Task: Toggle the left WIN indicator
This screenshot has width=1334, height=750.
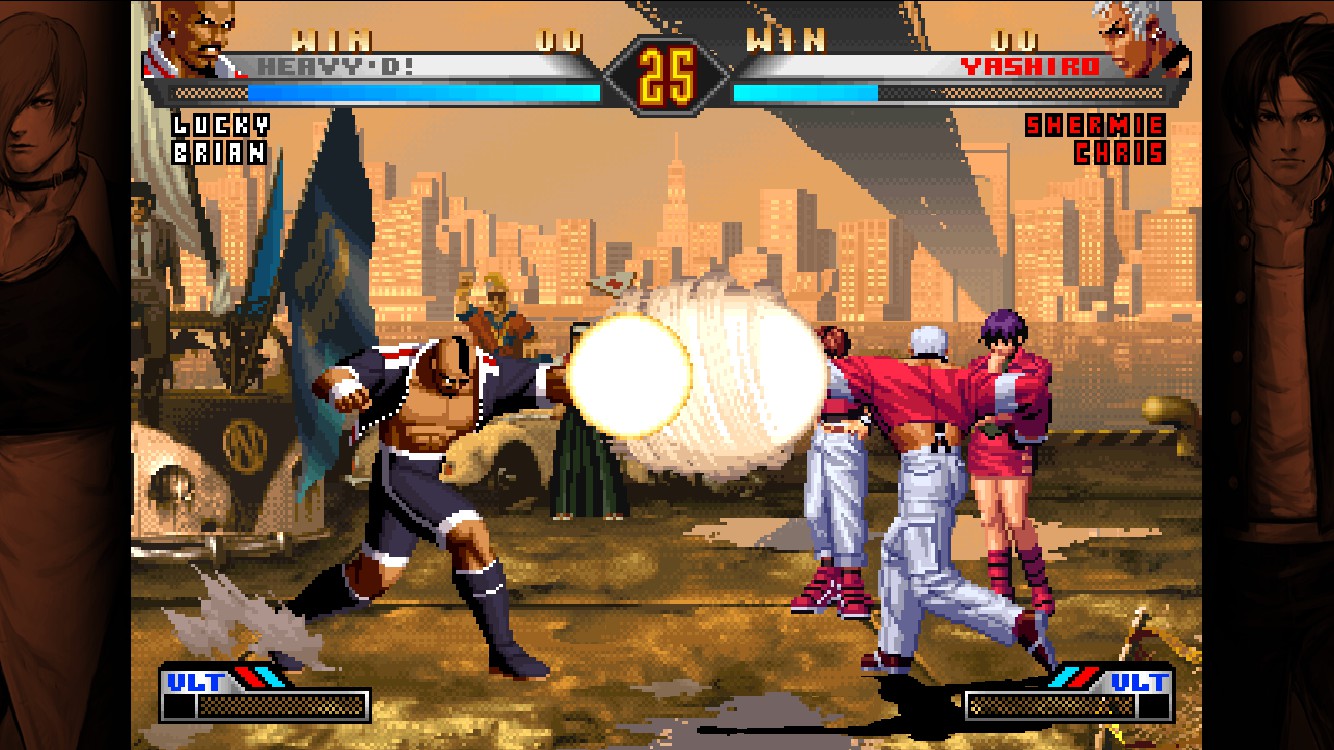Action: click(330, 38)
